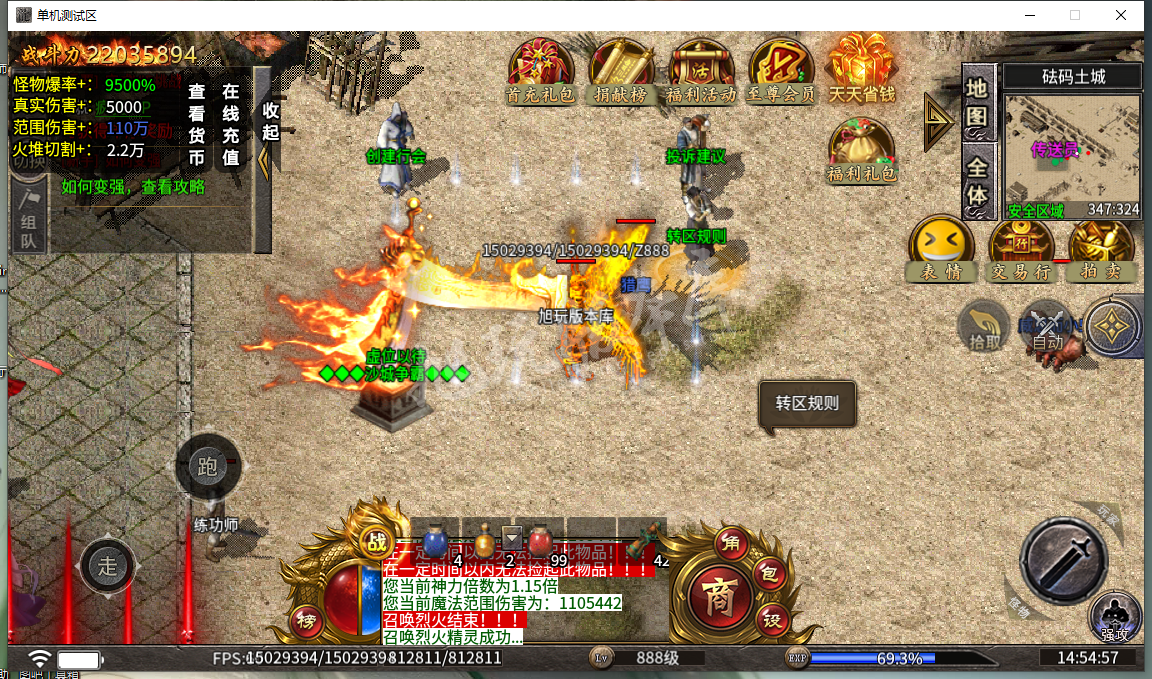Open the 天天省钱 daily savings gift box

tap(861, 68)
